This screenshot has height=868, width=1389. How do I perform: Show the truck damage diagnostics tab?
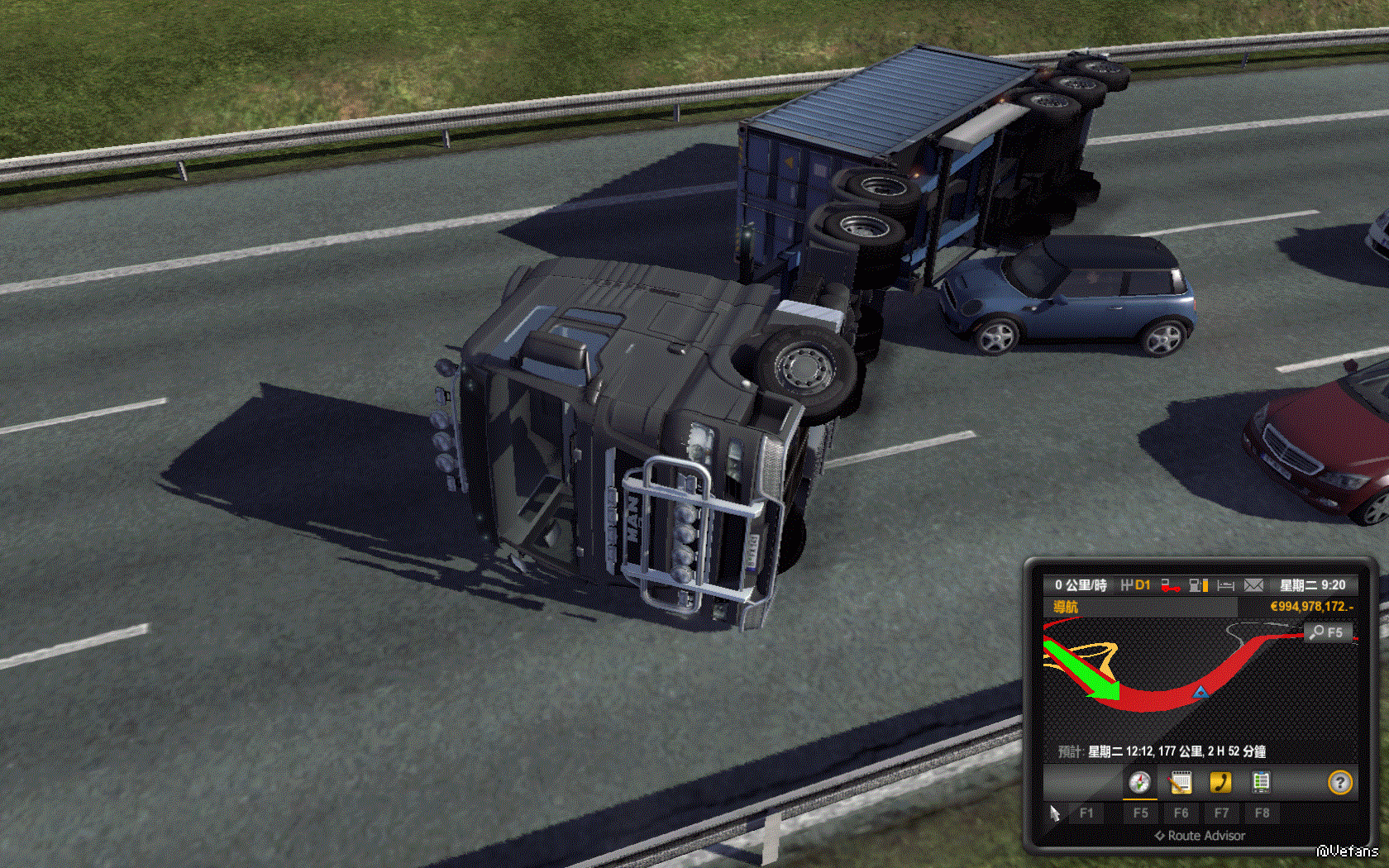pyautogui.click(x=1261, y=782)
